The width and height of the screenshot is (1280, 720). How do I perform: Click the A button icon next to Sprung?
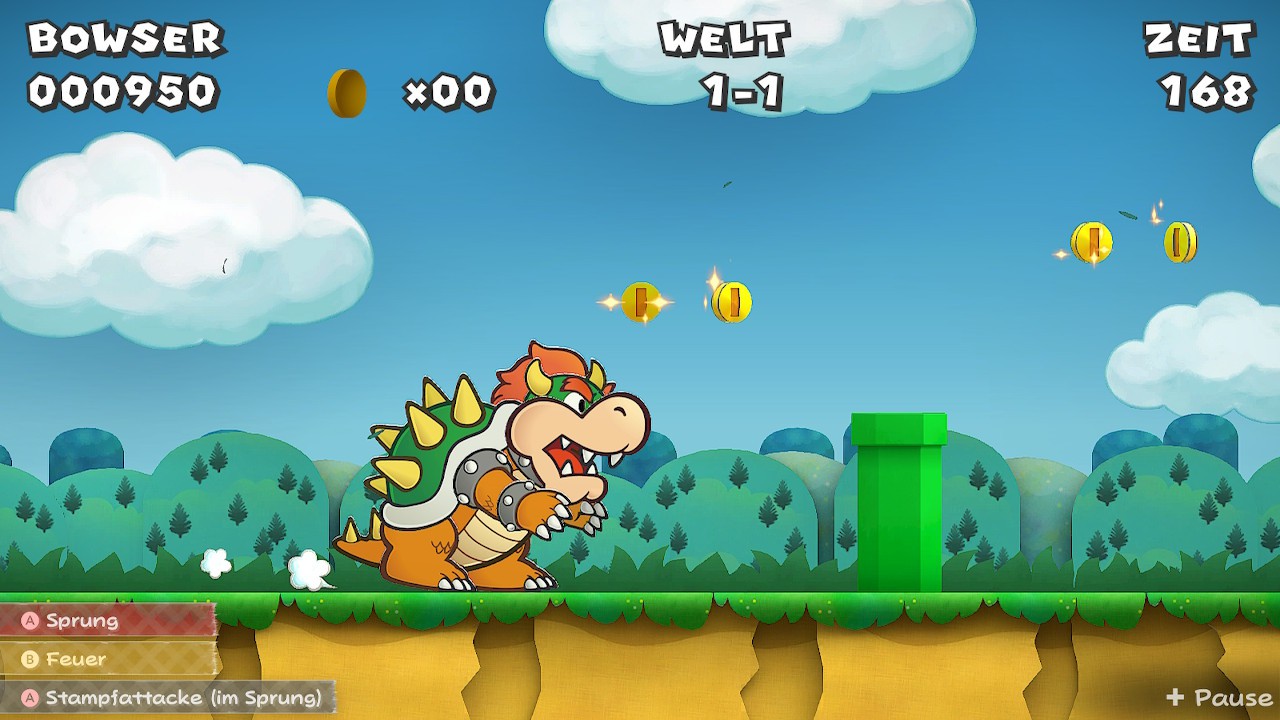pyautogui.click(x=31, y=621)
